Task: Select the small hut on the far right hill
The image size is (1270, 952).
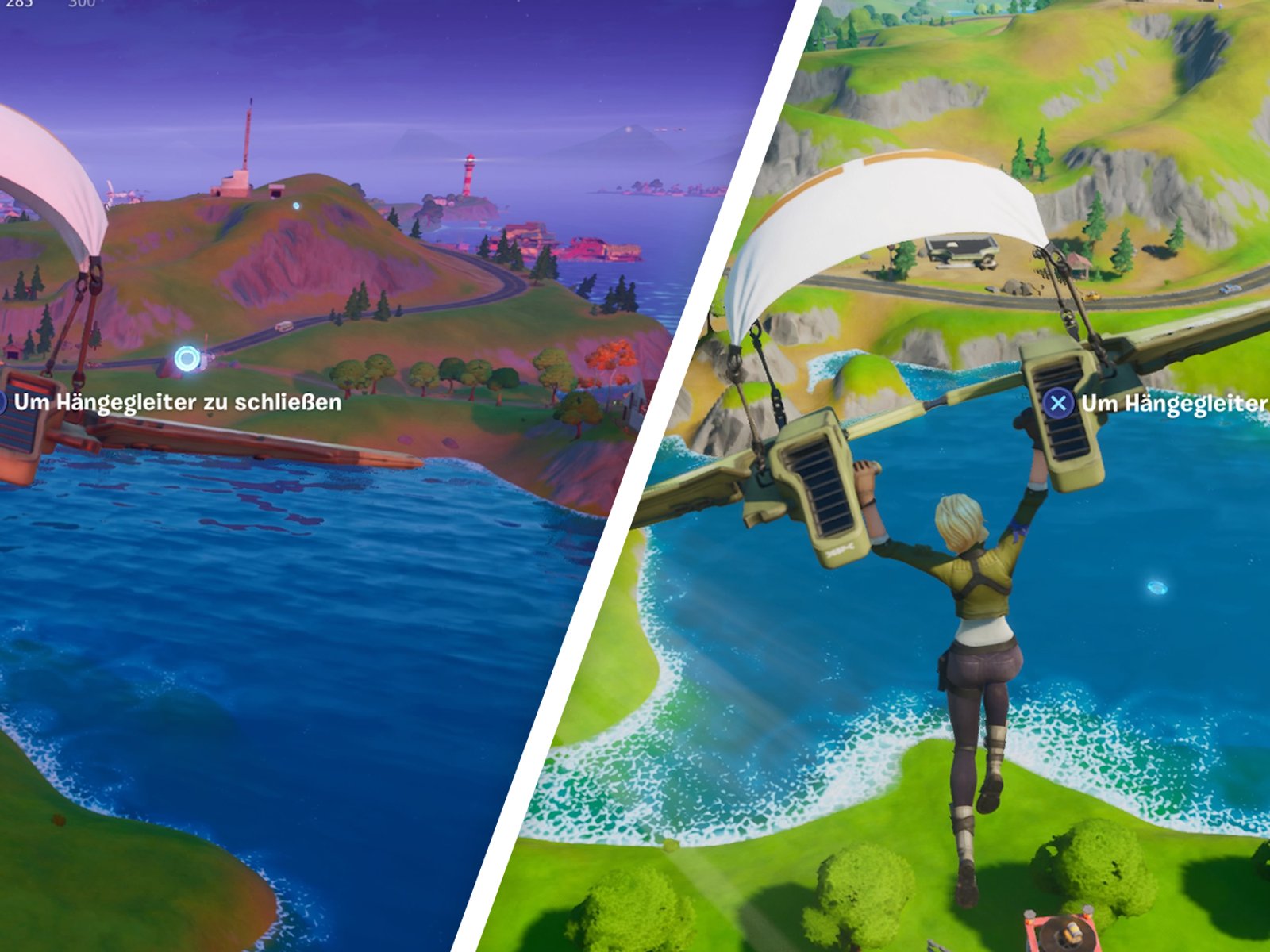Action: [1079, 266]
